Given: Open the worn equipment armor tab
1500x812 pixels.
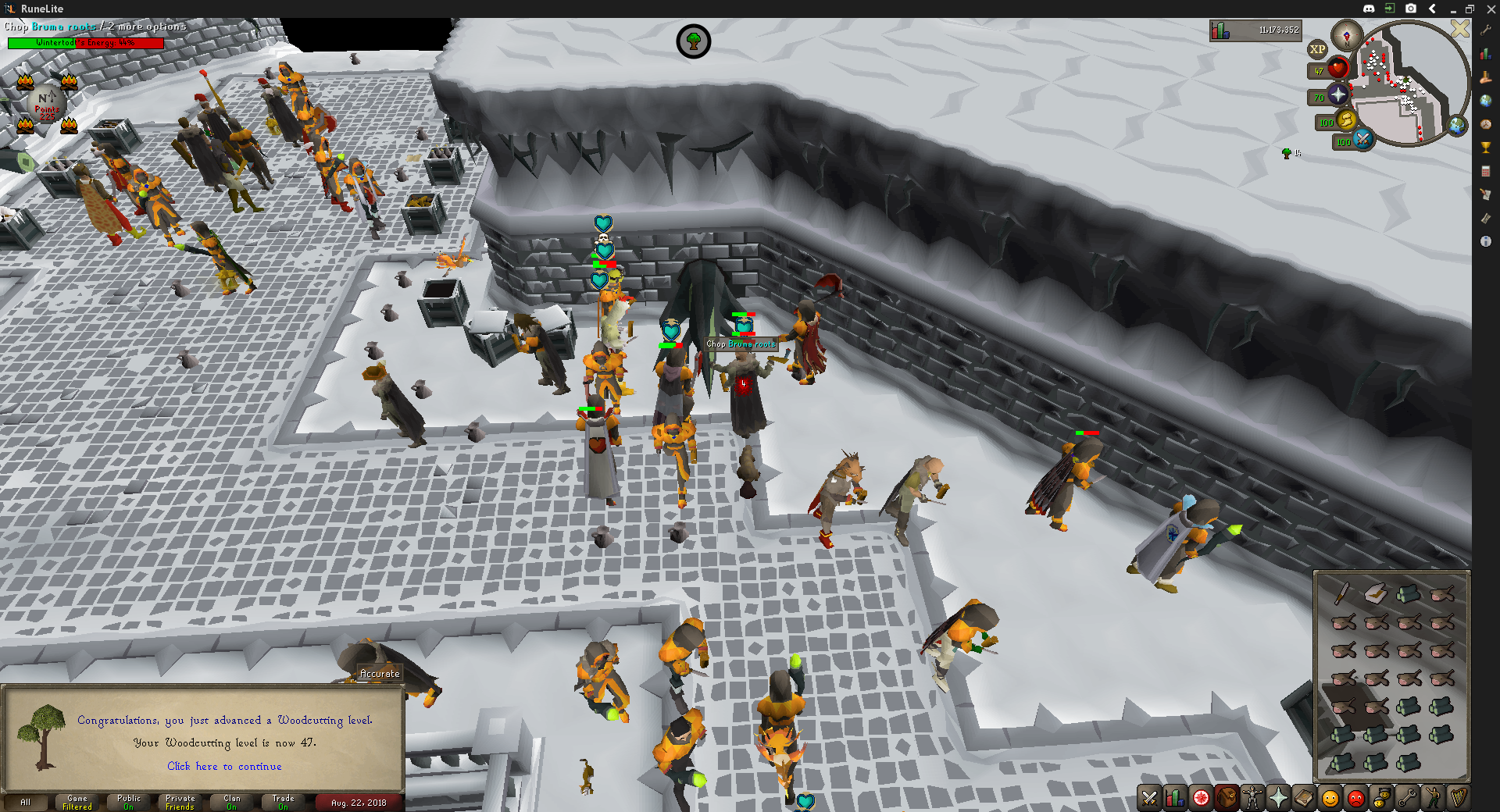Looking at the screenshot, I should (1251, 798).
